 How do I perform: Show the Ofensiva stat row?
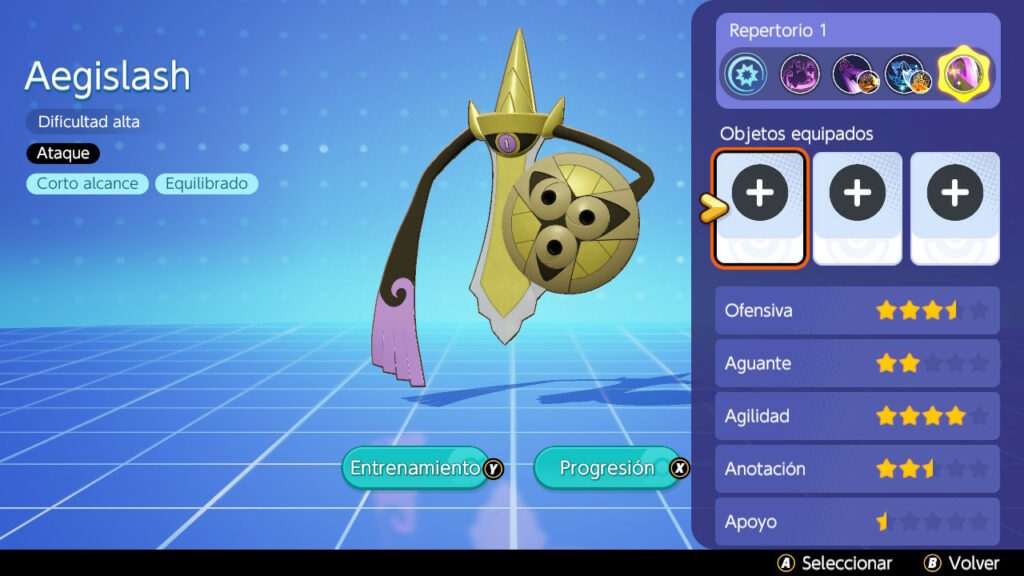tap(857, 311)
